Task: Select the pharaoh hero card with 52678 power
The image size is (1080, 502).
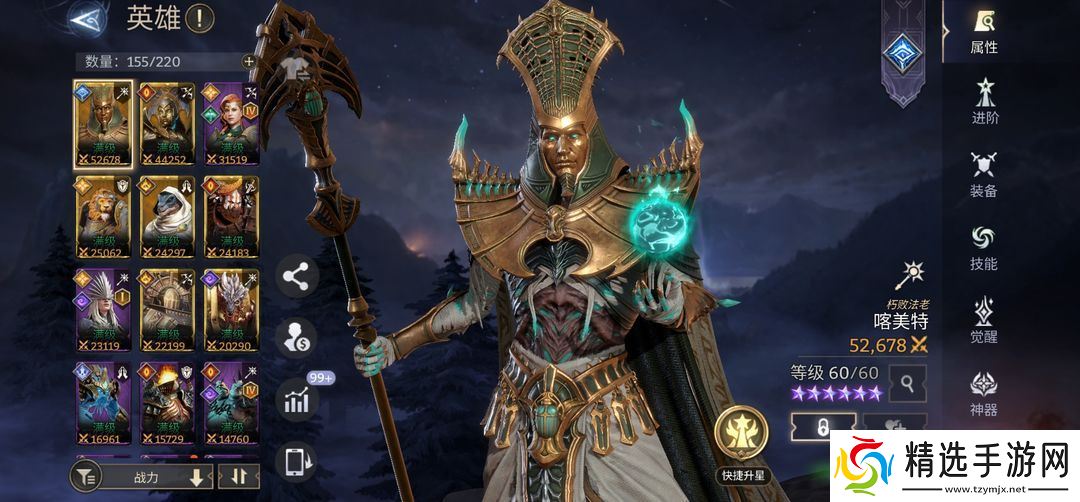Action: [x=104, y=124]
